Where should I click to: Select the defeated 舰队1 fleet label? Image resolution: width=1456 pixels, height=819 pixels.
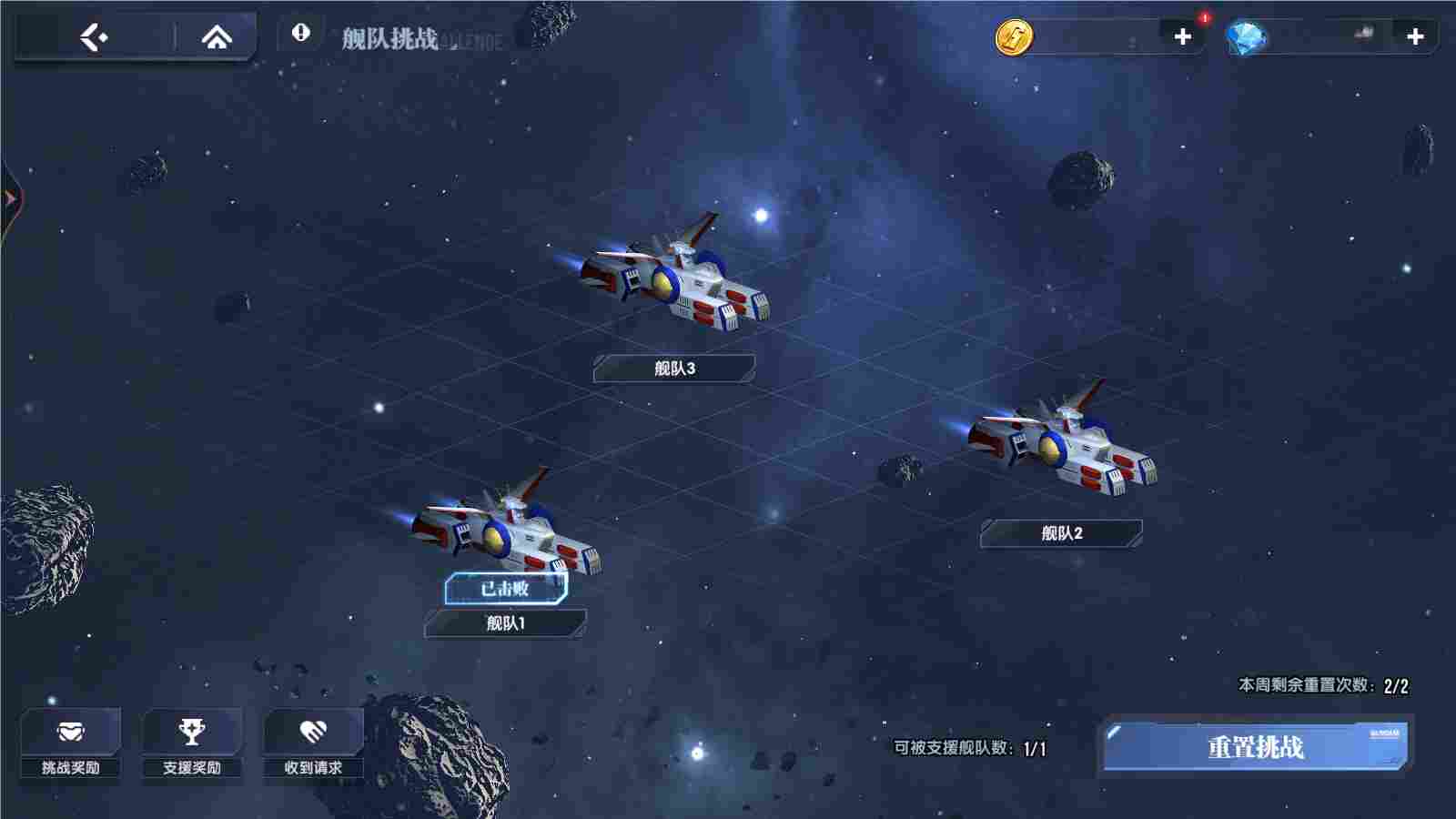coord(506,624)
